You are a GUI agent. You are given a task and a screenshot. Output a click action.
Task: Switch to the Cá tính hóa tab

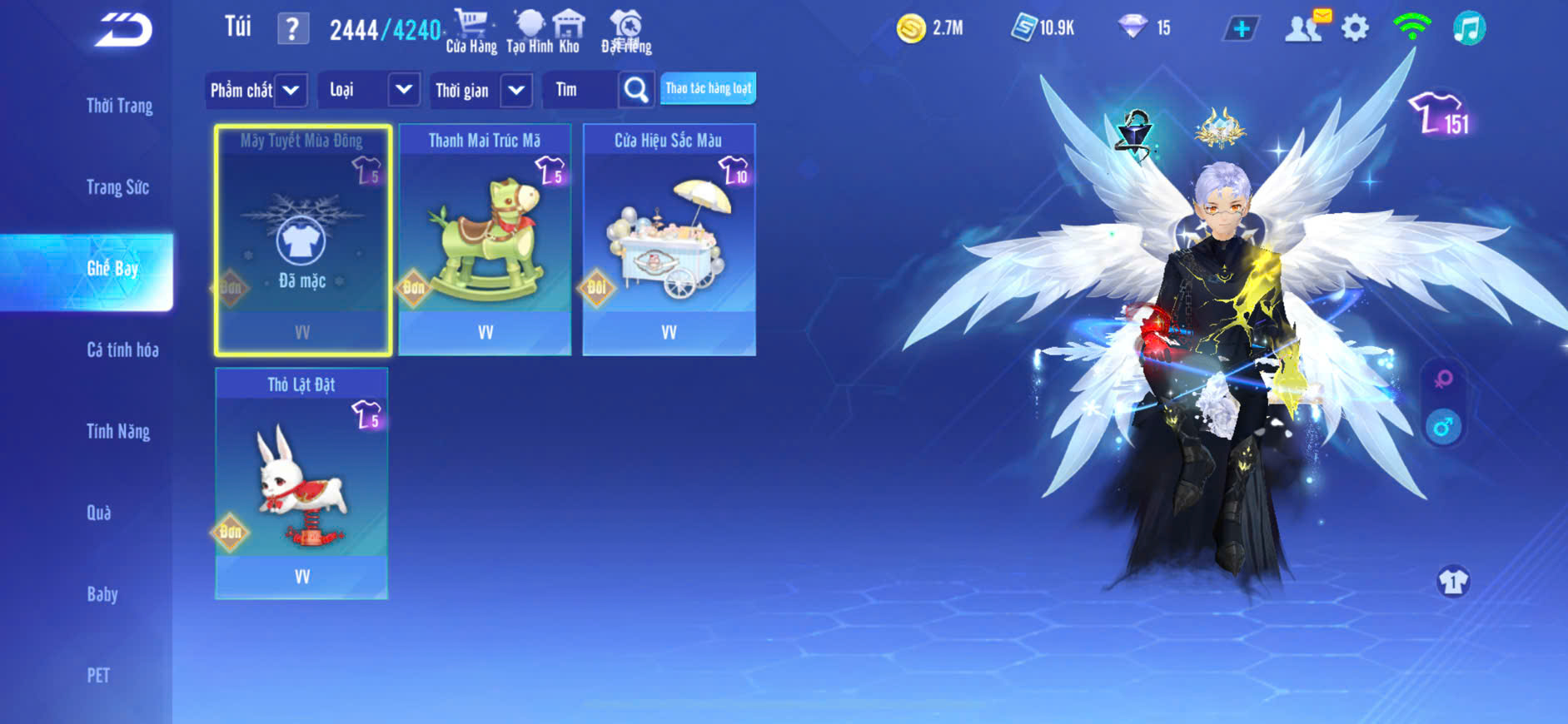pyautogui.click(x=122, y=350)
